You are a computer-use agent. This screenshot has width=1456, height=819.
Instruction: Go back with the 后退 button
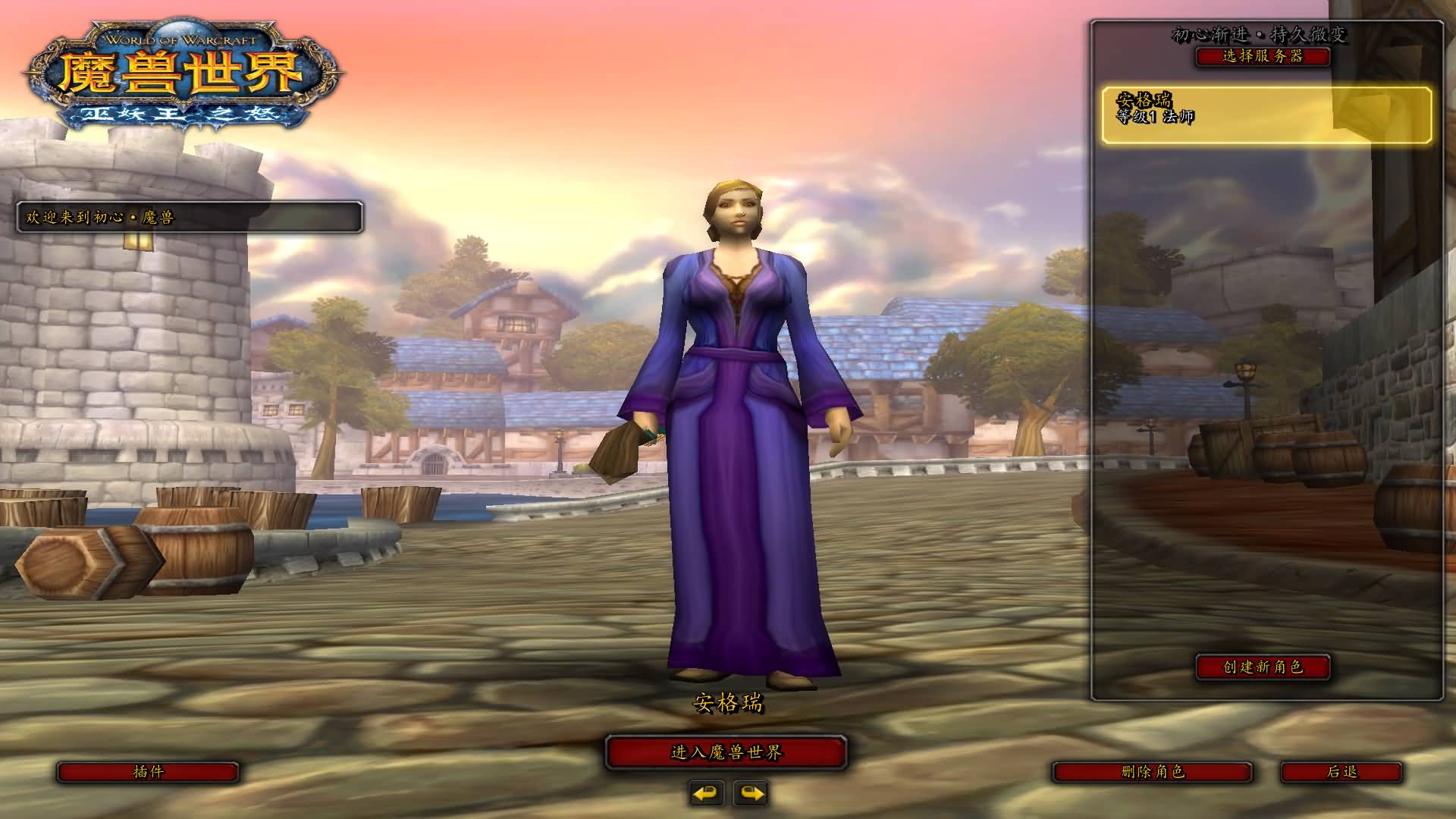pyautogui.click(x=1341, y=772)
